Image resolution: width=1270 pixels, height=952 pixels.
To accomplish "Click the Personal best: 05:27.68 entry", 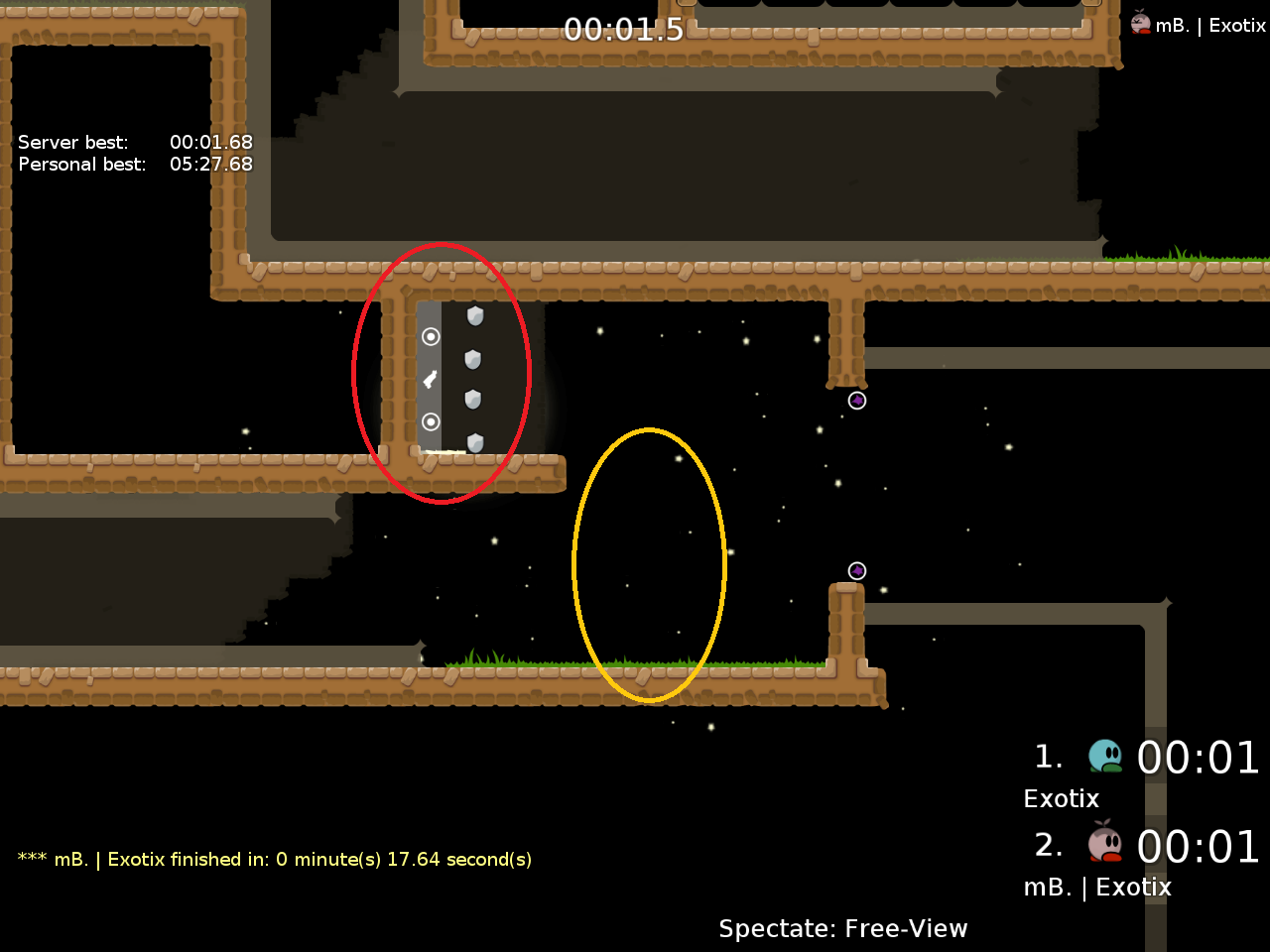I will point(135,164).
